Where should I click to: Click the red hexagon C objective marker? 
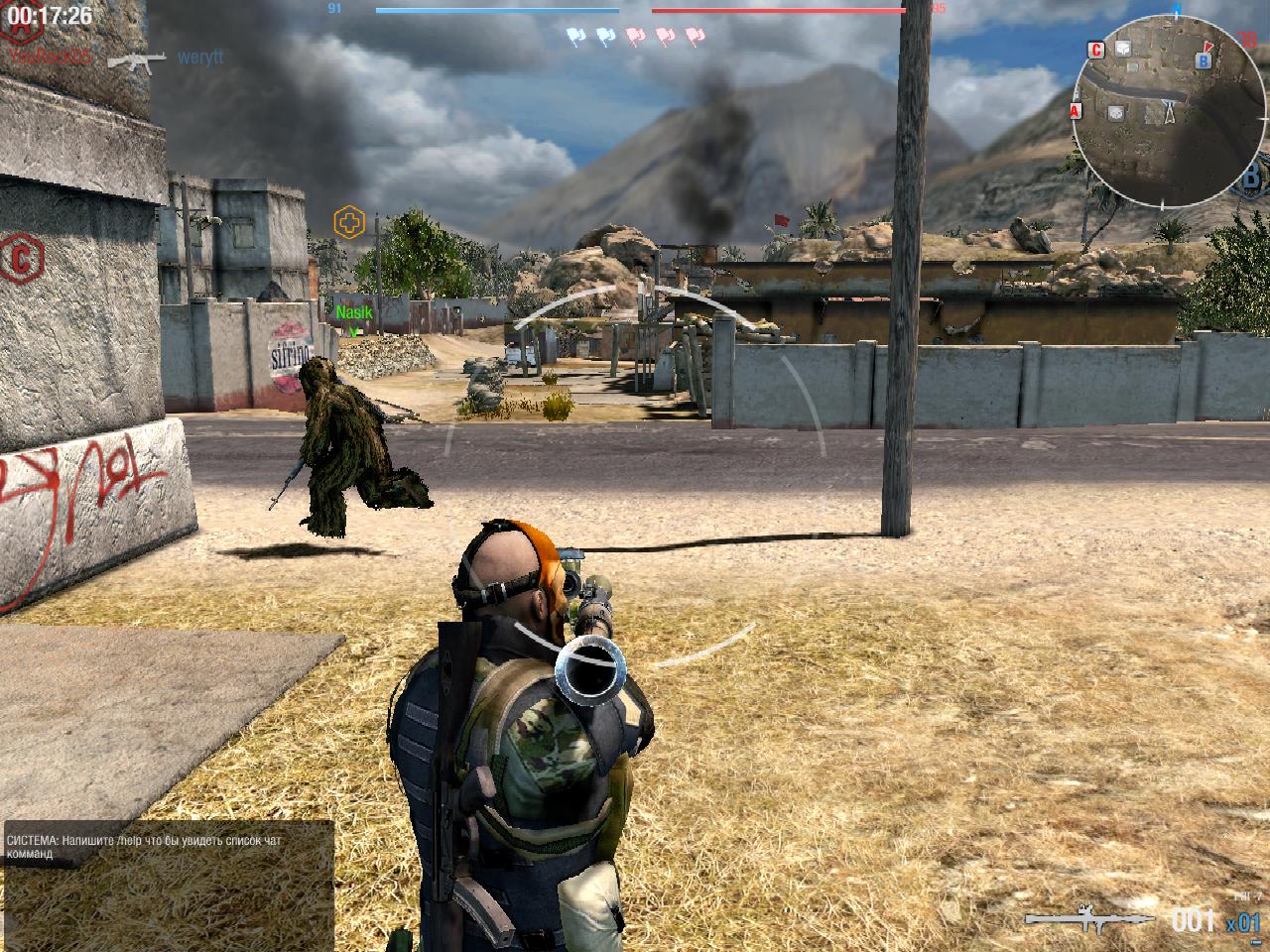[18, 259]
